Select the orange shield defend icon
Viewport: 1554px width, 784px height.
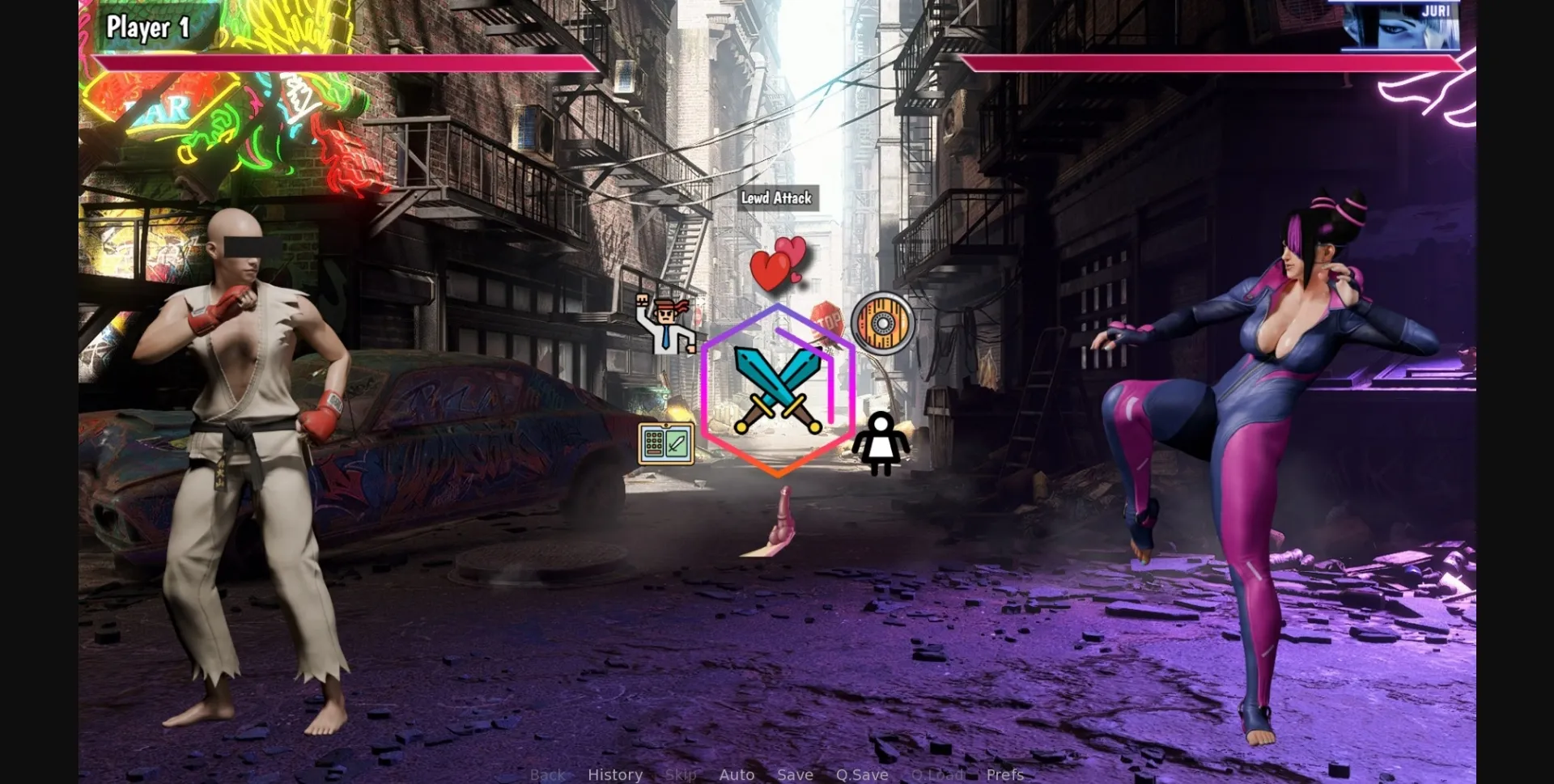[882, 324]
